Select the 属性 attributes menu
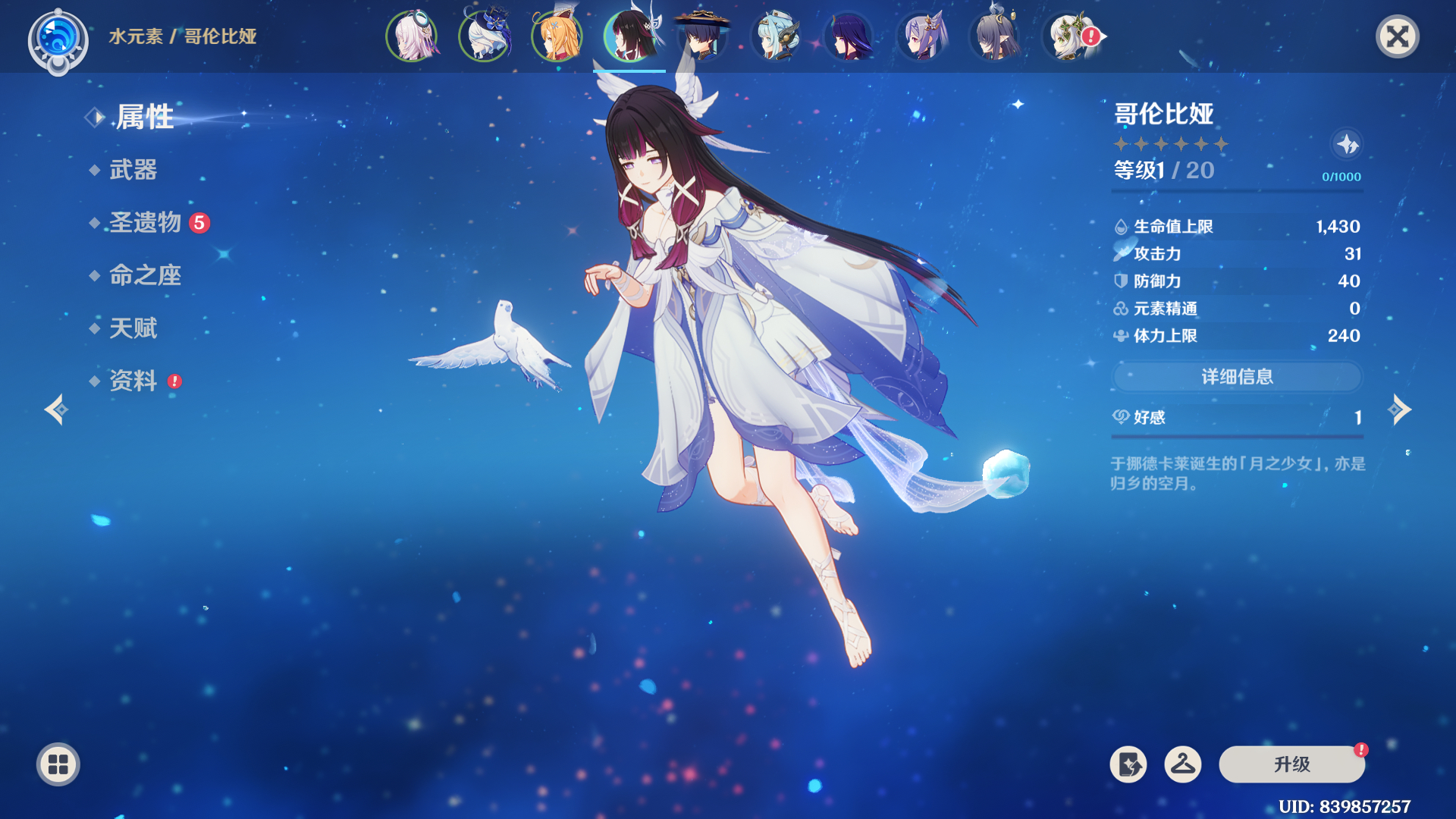The width and height of the screenshot is (1456, 819). [x=144, y=118]
